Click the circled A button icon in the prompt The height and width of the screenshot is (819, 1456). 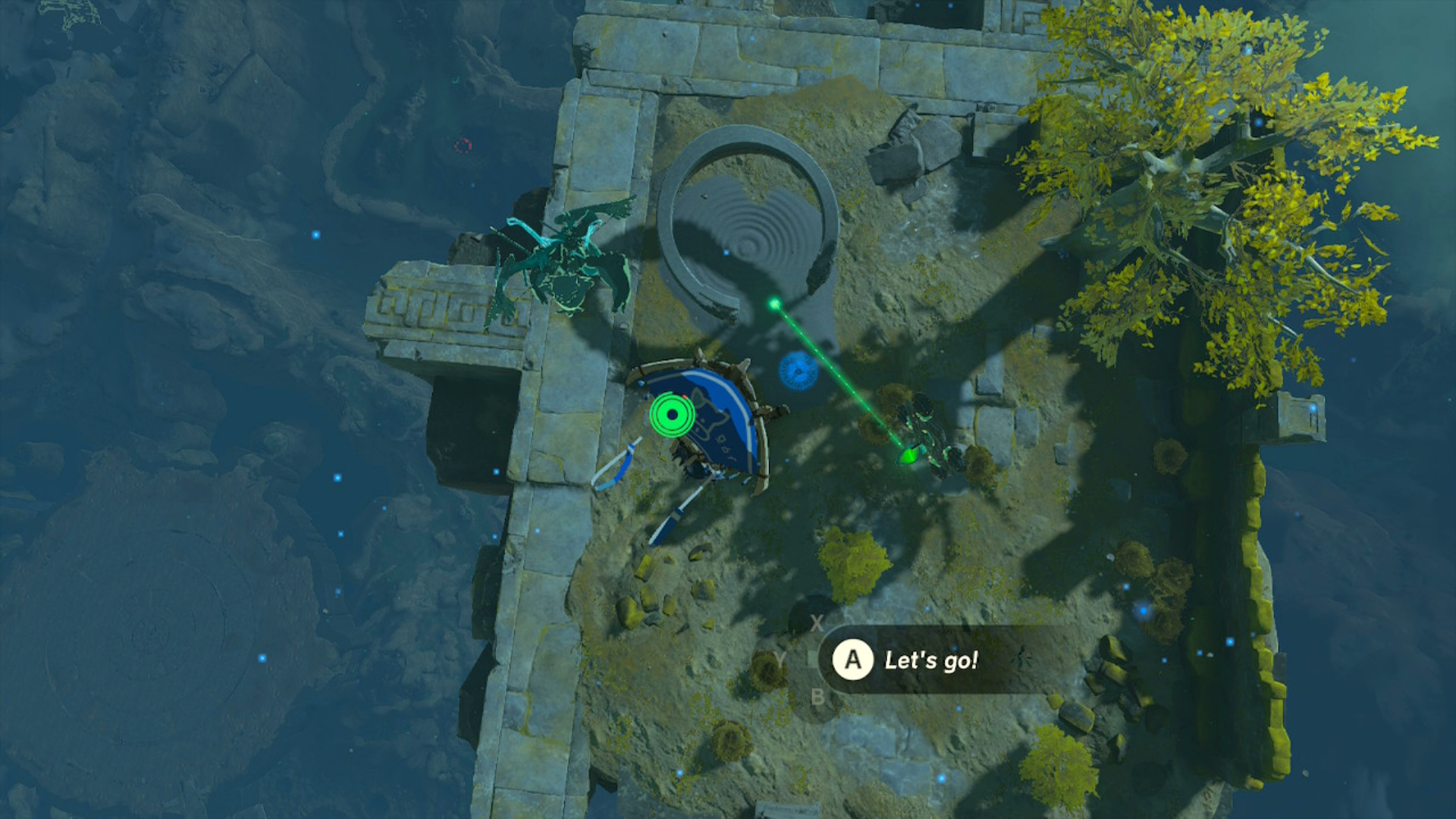(852, 660)
